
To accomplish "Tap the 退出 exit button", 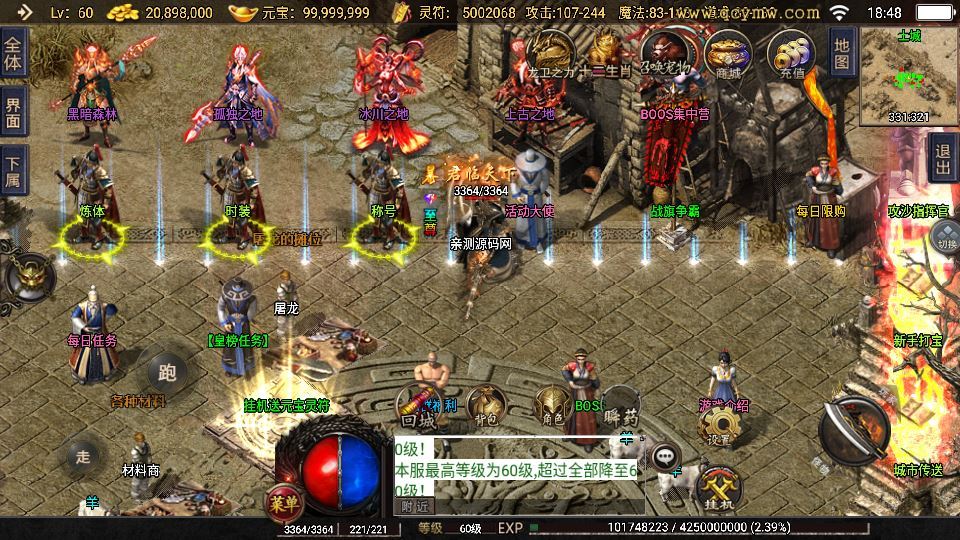I will [x=943, y=158].
